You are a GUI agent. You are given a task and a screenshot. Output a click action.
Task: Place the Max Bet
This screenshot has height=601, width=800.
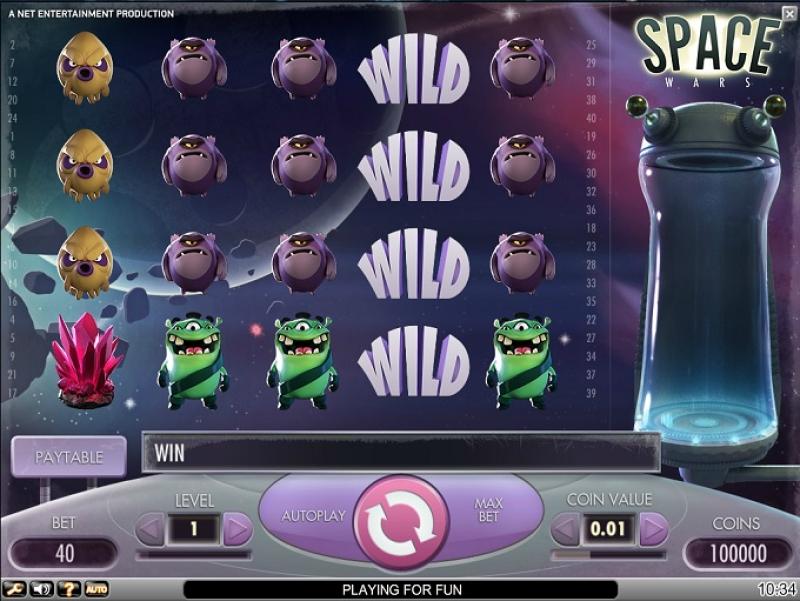[488, 509]
